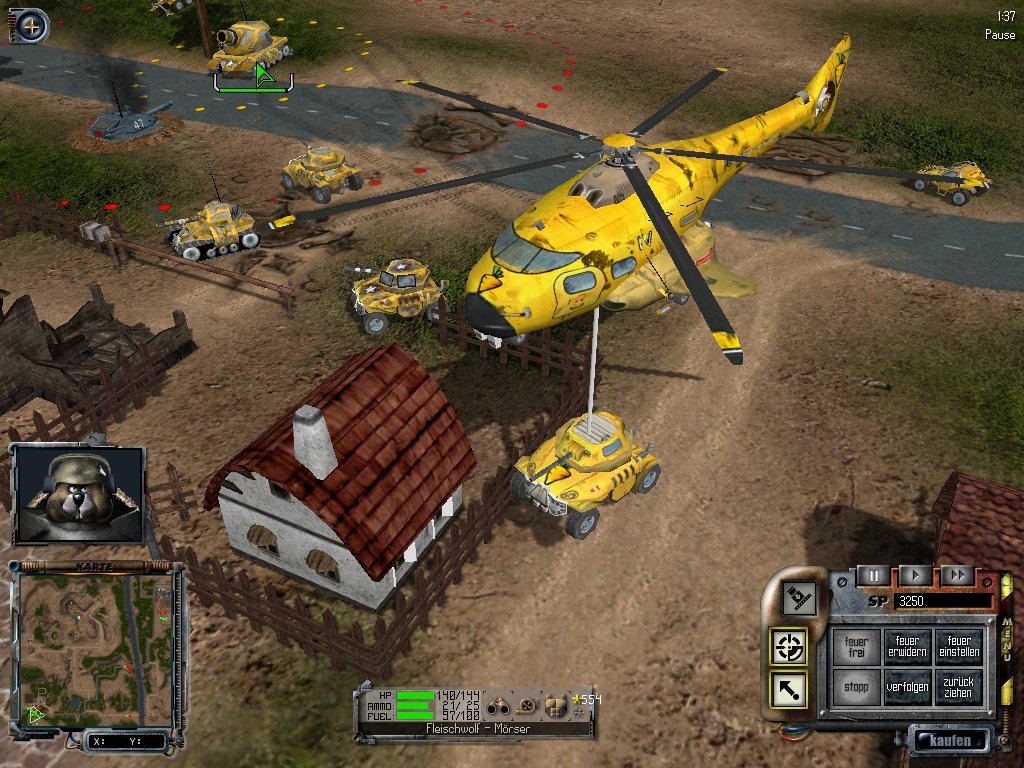
Task: Activate the "verfolgen" command
Action: pos(907,688)
